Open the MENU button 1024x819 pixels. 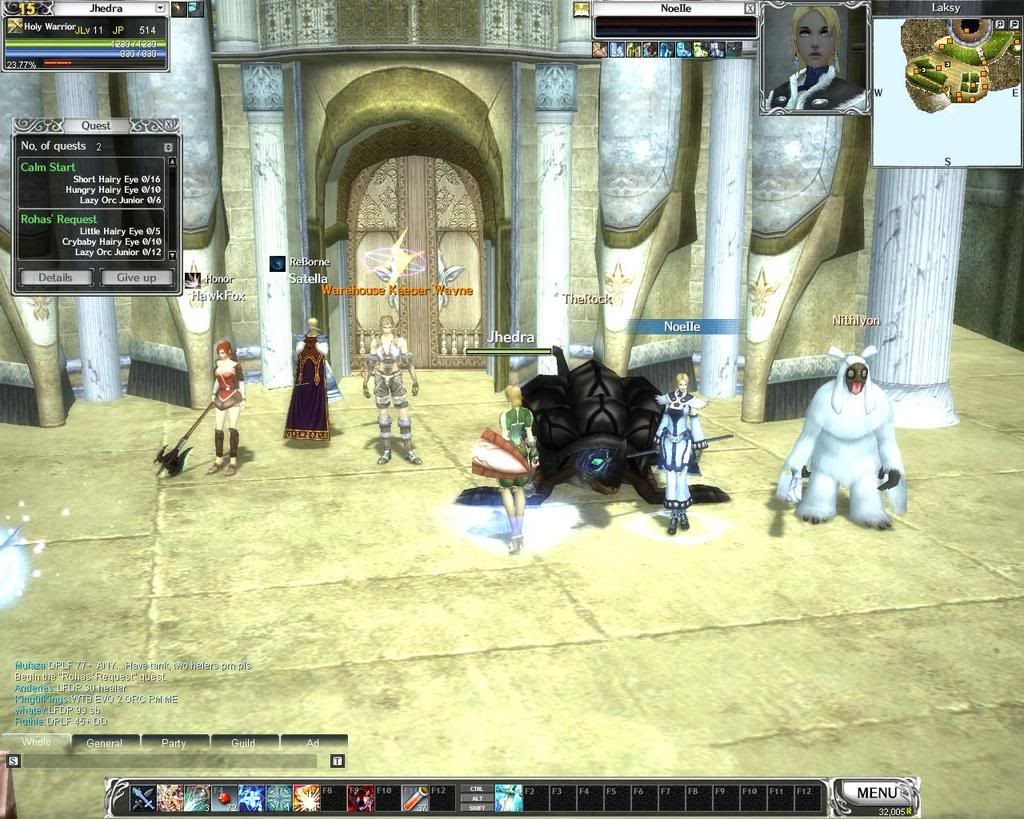[x=876, y=793]
